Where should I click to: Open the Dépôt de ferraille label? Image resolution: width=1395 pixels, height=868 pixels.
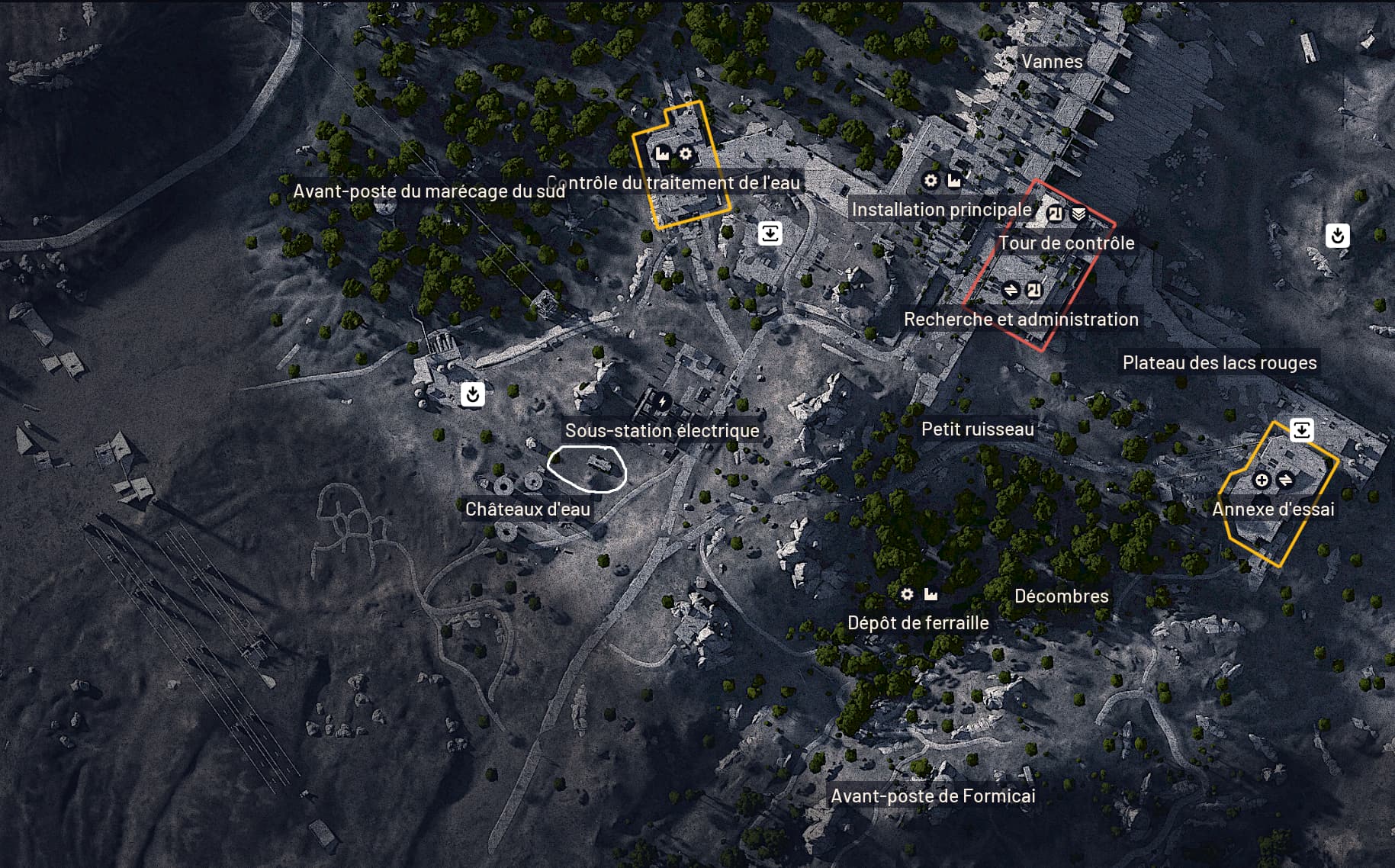pyautogui.click(x=918, y=623)
